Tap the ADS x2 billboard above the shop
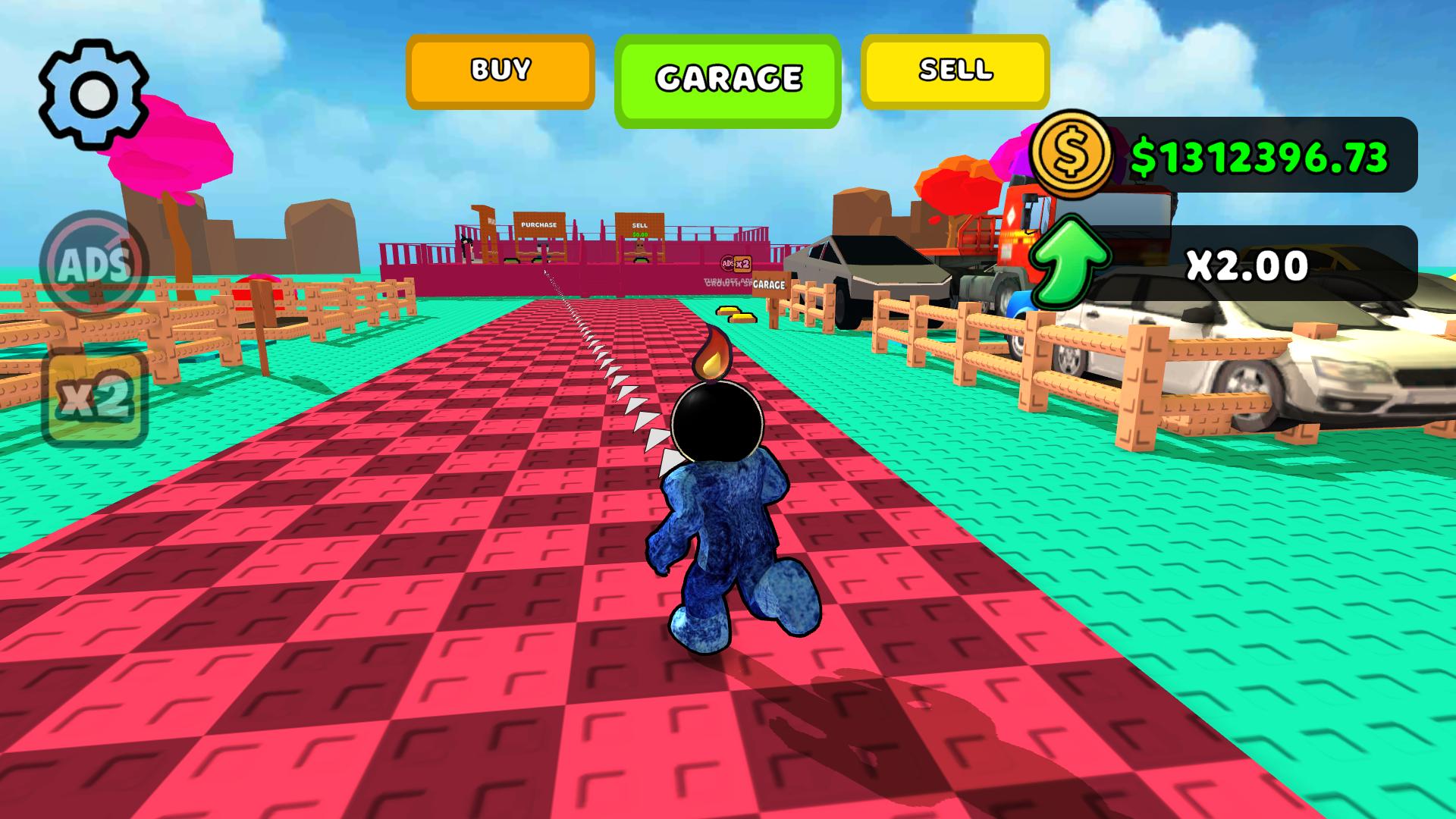The image size is (1456, 819). 736,262
